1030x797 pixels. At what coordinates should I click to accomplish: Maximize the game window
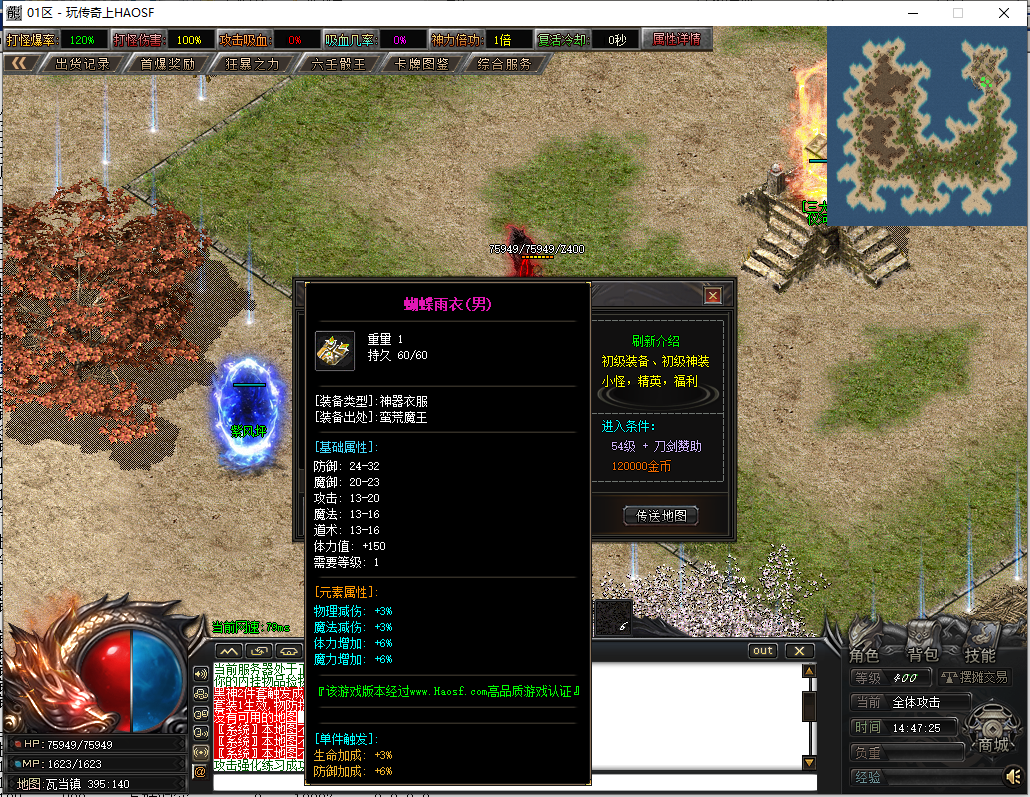[x=957, y=13]
